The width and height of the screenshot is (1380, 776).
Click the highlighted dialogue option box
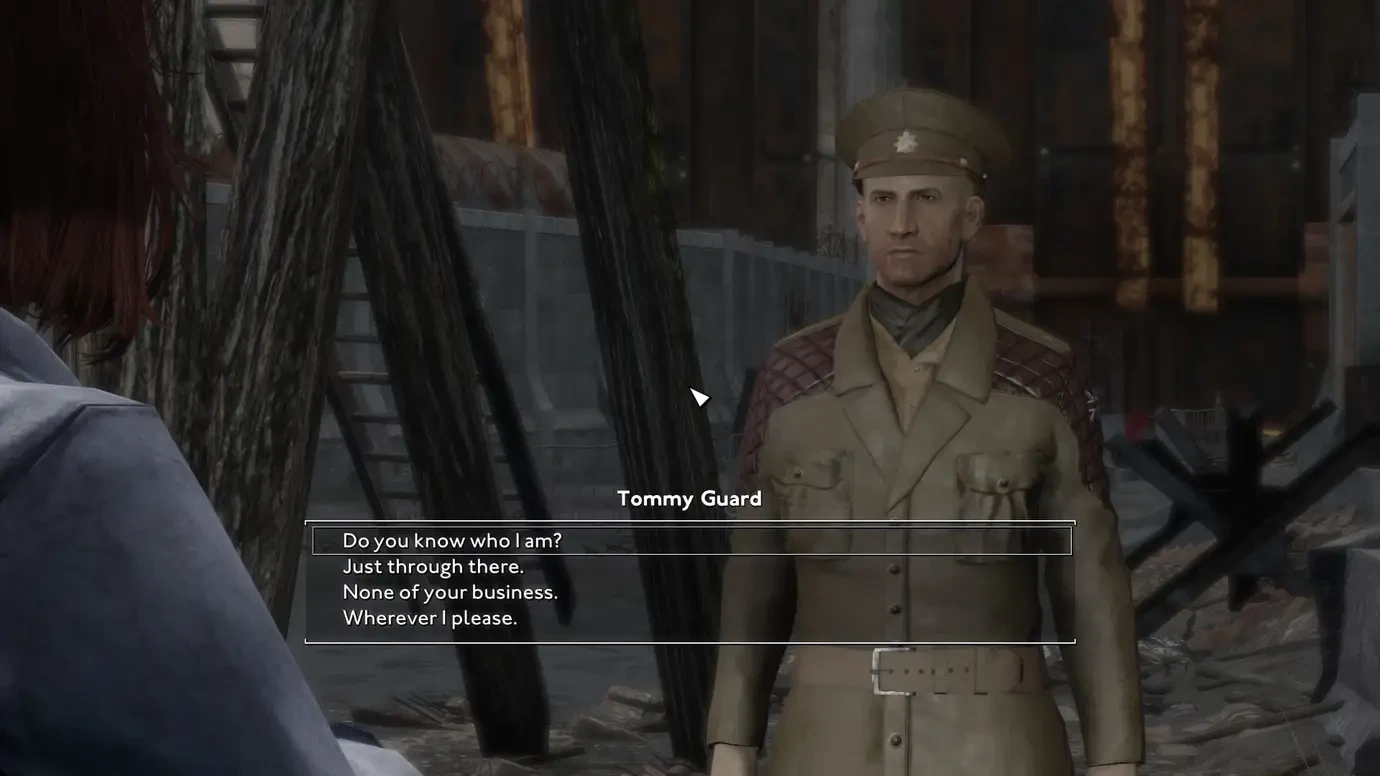click(690, 539)
